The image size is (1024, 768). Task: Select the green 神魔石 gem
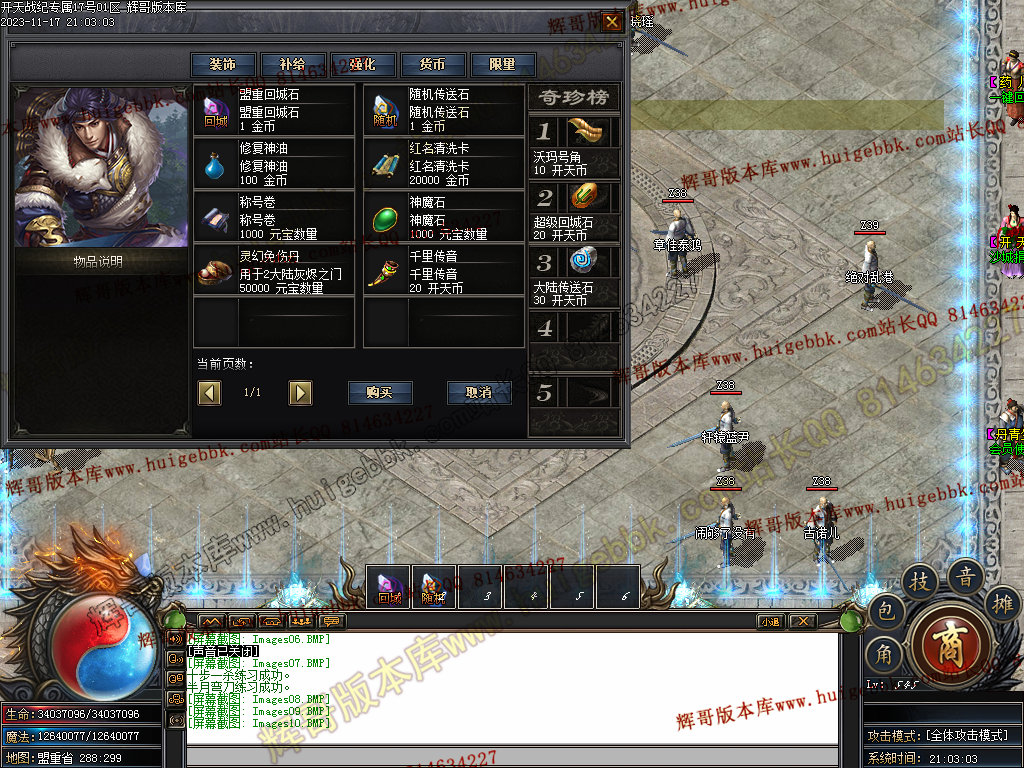(444, 218)
